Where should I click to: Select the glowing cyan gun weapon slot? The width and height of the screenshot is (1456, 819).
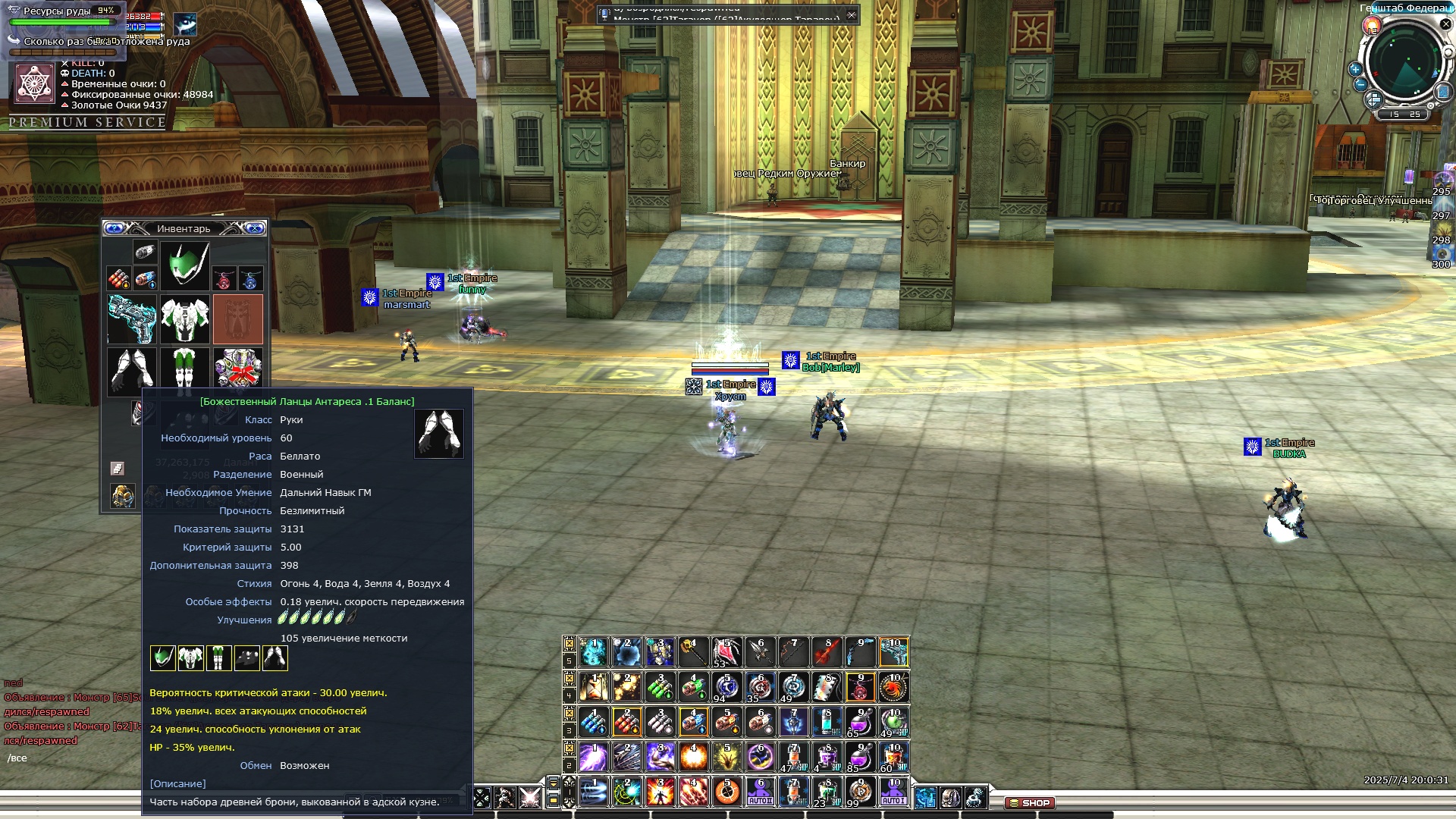[x=132, y=319]
